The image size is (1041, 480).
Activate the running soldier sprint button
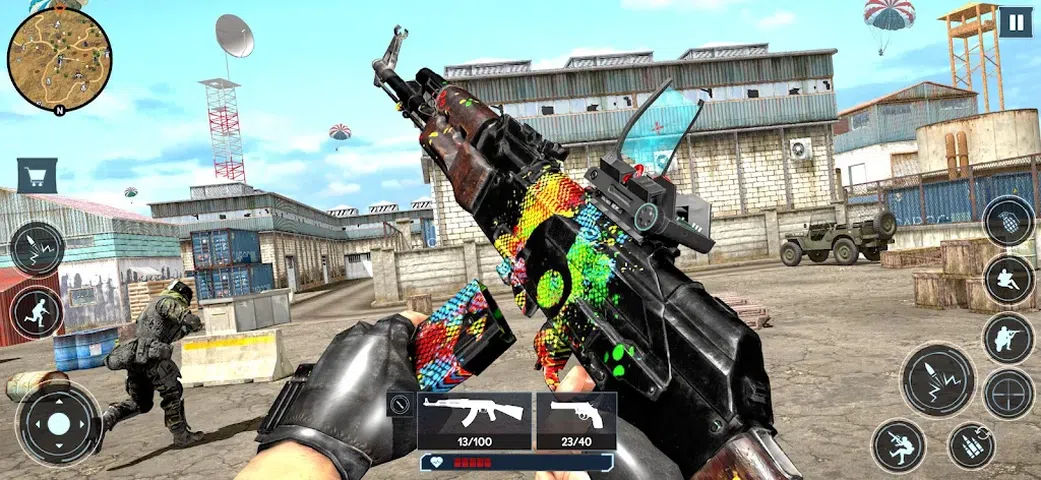37,313
